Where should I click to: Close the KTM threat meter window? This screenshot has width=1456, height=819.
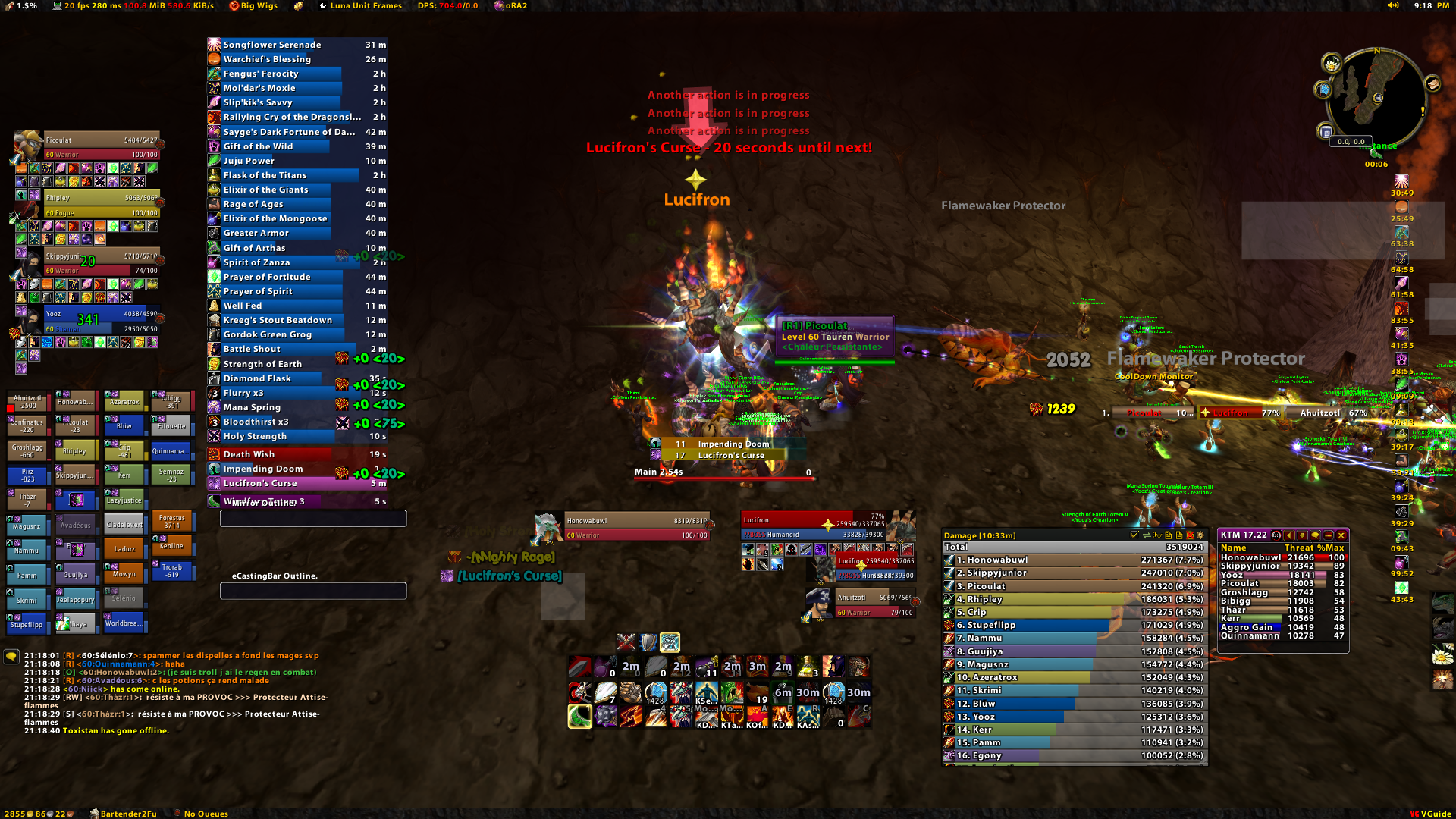[1341, 535]
